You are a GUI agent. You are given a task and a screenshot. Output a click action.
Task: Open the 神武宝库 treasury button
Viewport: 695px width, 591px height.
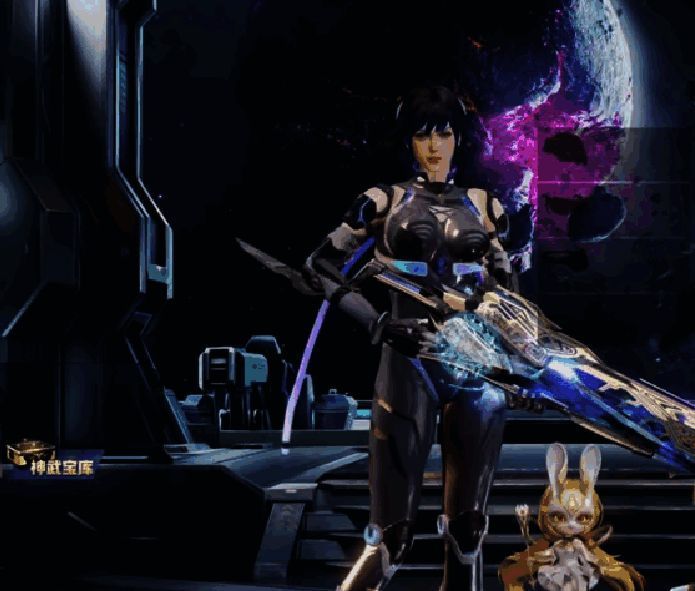tap(52, 463)
